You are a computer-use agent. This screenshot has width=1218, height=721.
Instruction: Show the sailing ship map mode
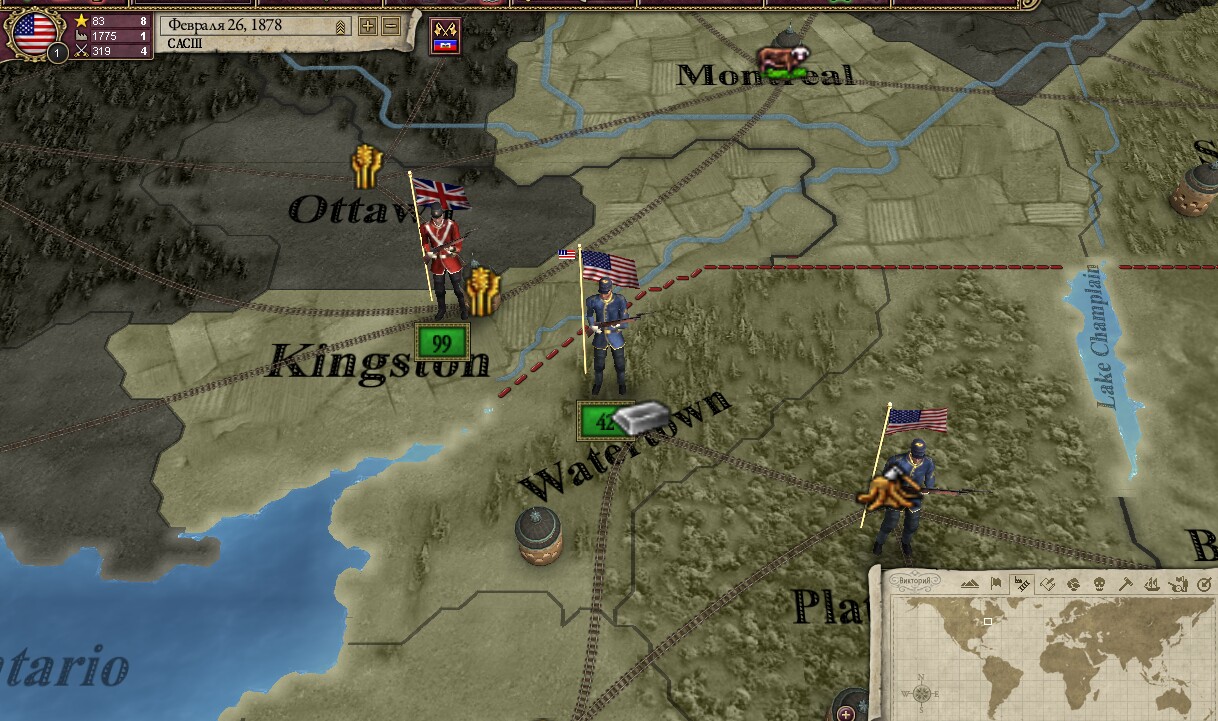pyautogui.click(x=1151, y=584)
